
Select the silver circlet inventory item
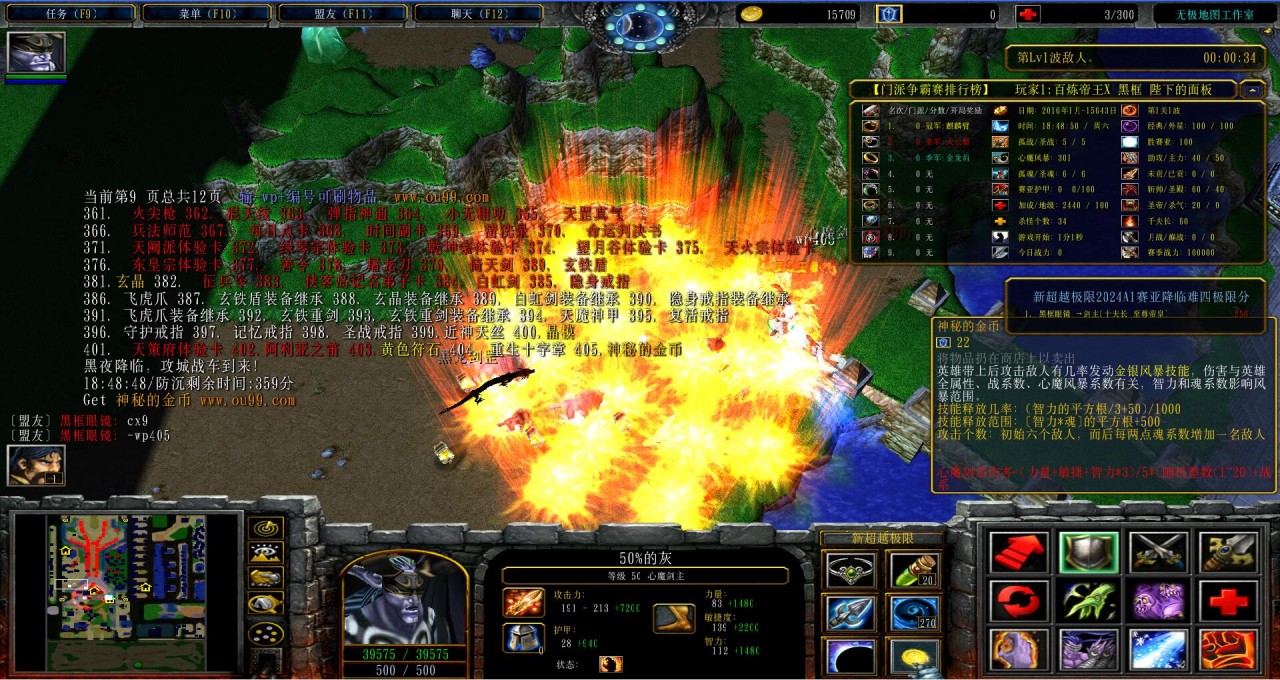(x=844, y=570)
